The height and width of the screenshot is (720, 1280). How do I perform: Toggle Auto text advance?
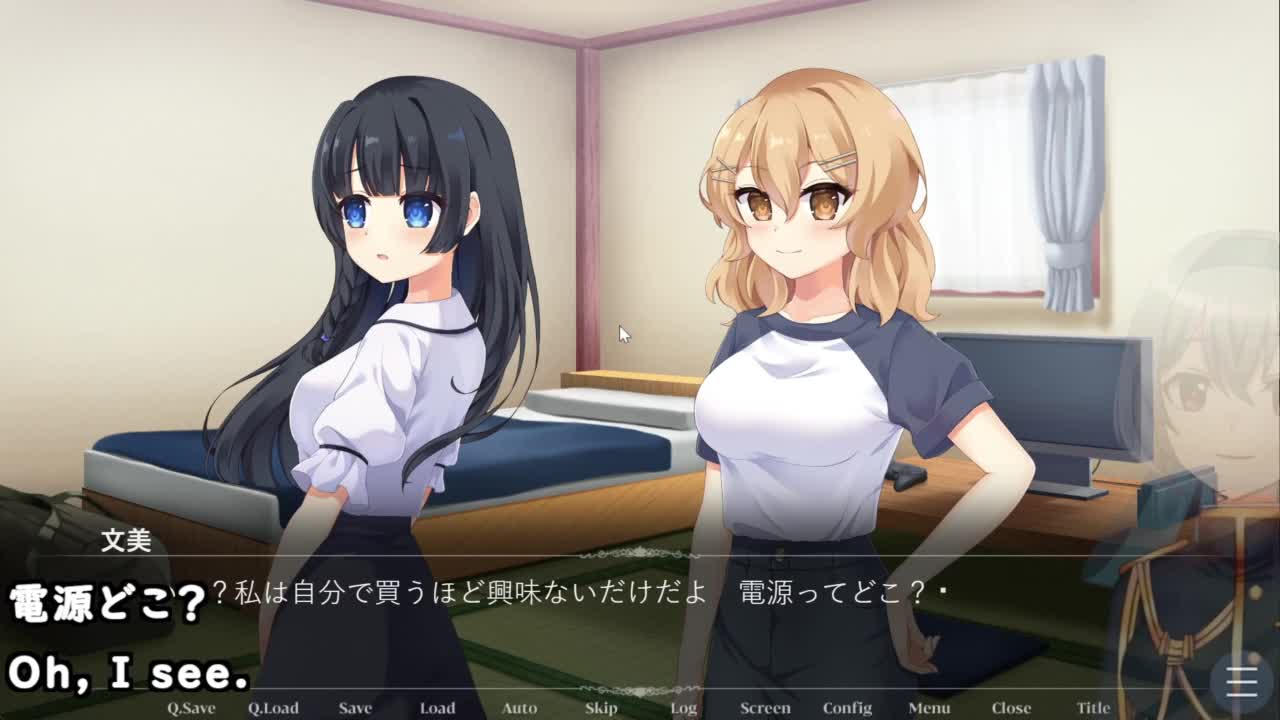click(x=519, y=708)
